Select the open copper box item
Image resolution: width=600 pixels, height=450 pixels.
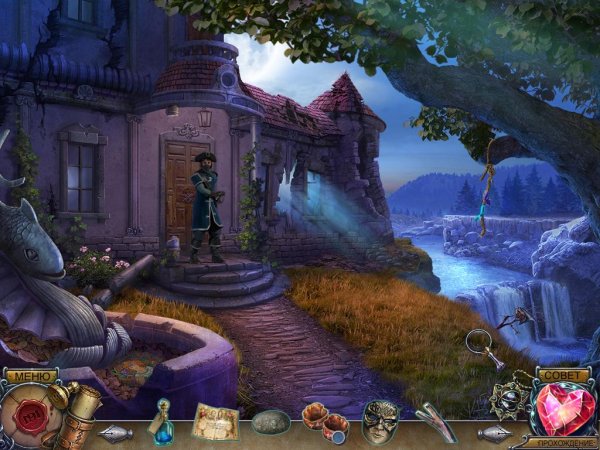(327, 418)
